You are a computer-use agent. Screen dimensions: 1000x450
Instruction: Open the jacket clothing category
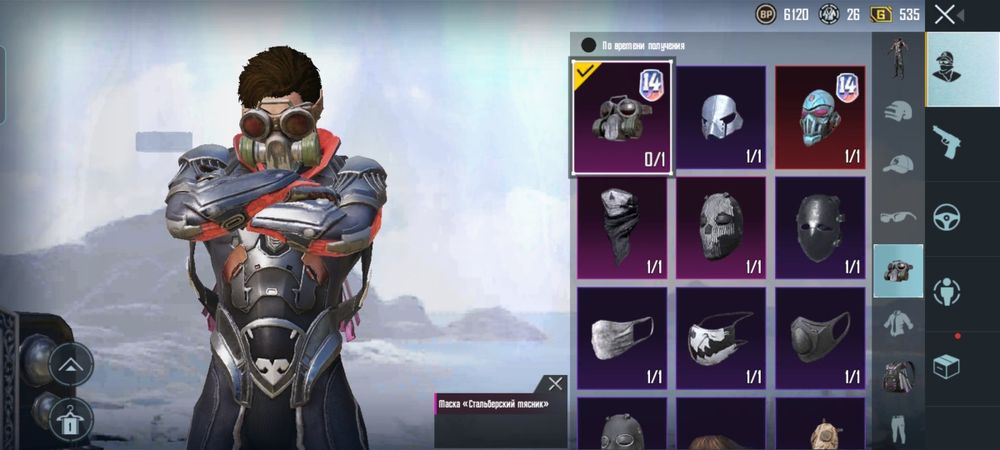click(898, 323)
